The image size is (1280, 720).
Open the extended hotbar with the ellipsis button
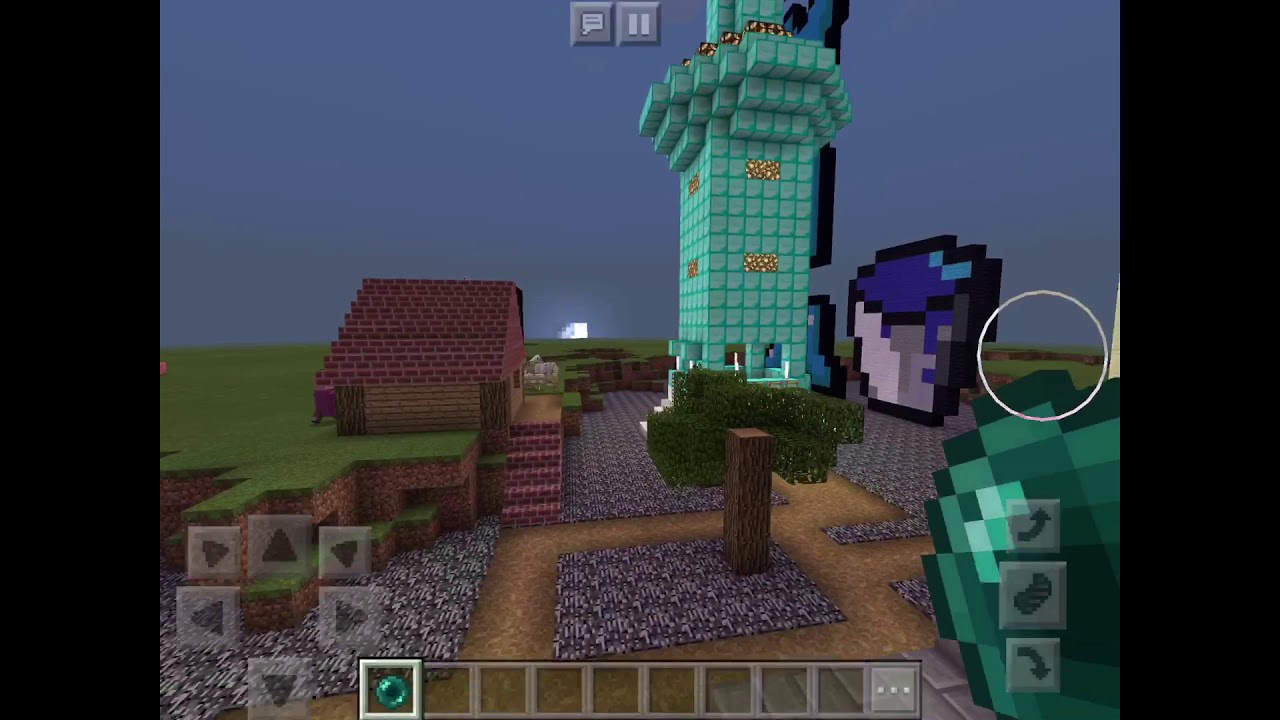pyautogui.click(x=892, y=687)
